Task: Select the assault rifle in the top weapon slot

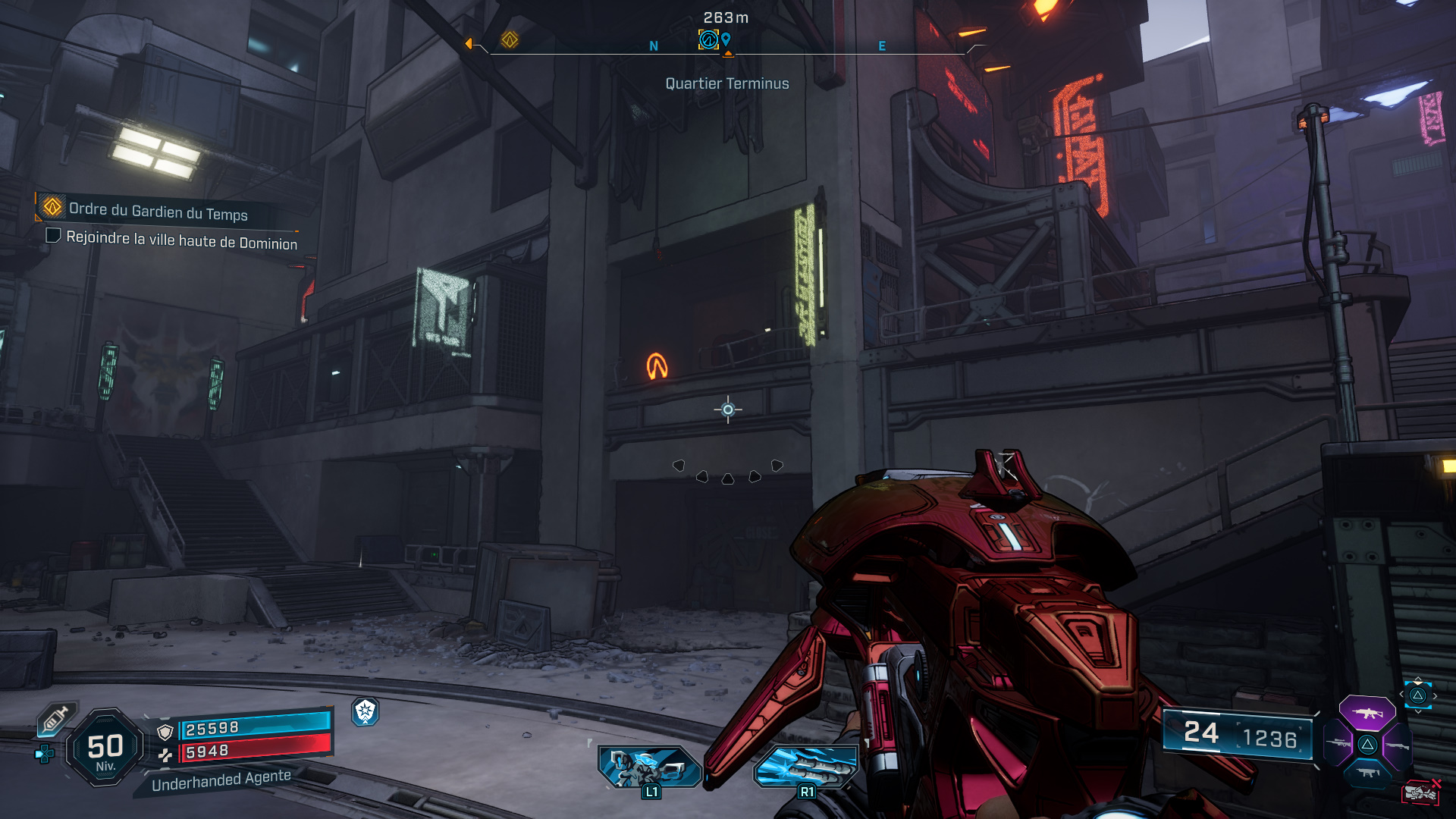Action: (1367, 713)
